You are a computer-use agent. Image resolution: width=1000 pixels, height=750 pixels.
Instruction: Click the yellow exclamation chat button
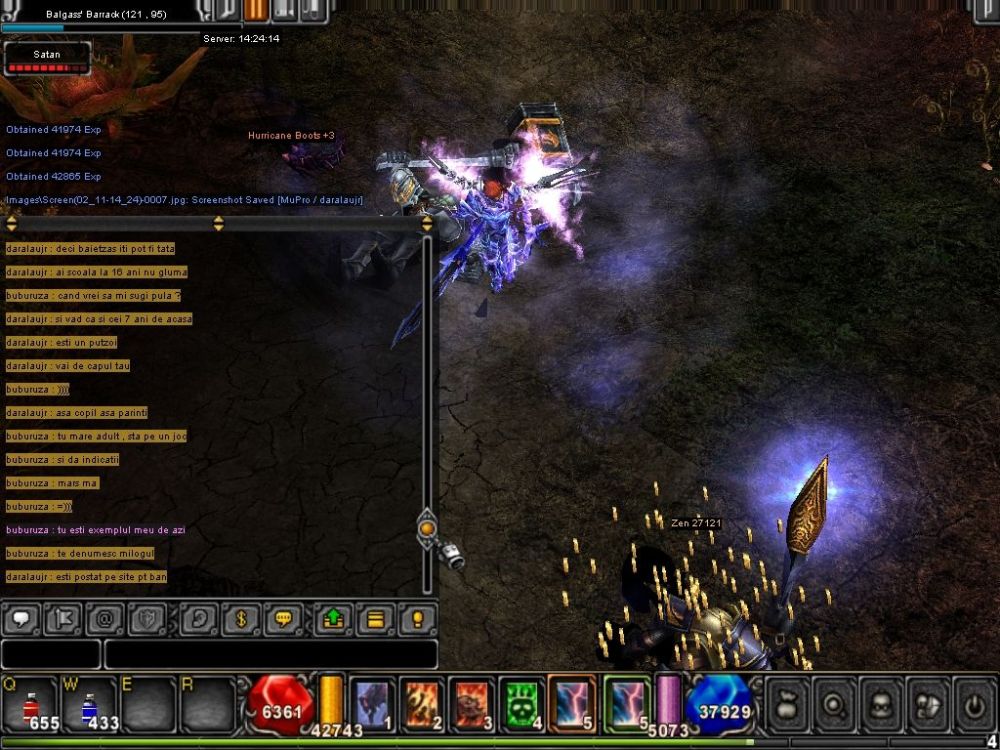point(418,619)
